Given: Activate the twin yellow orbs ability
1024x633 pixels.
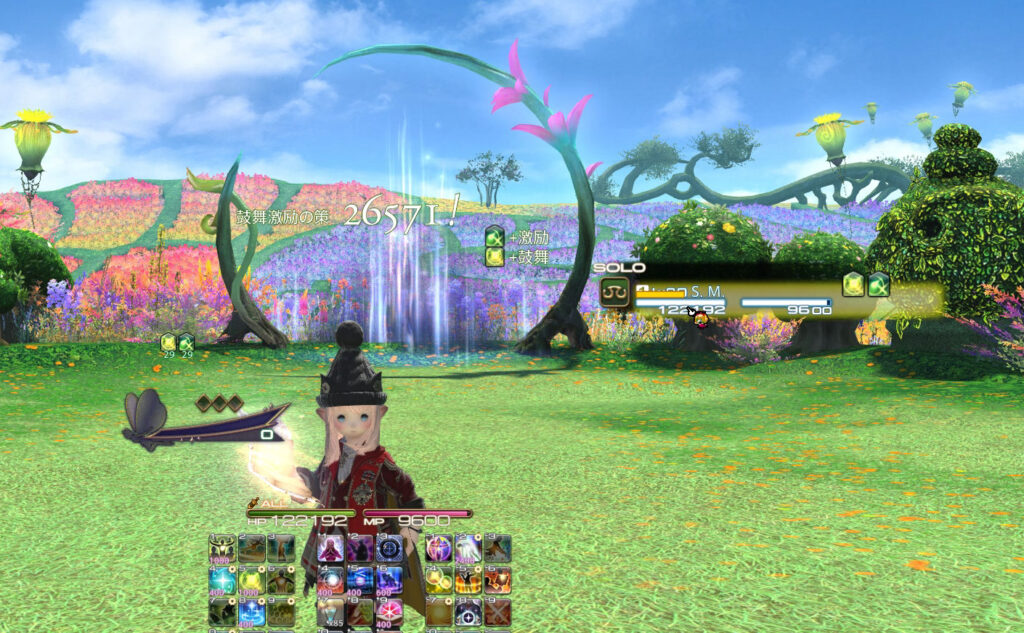Looking at the screenshot, I should point(438,580).
